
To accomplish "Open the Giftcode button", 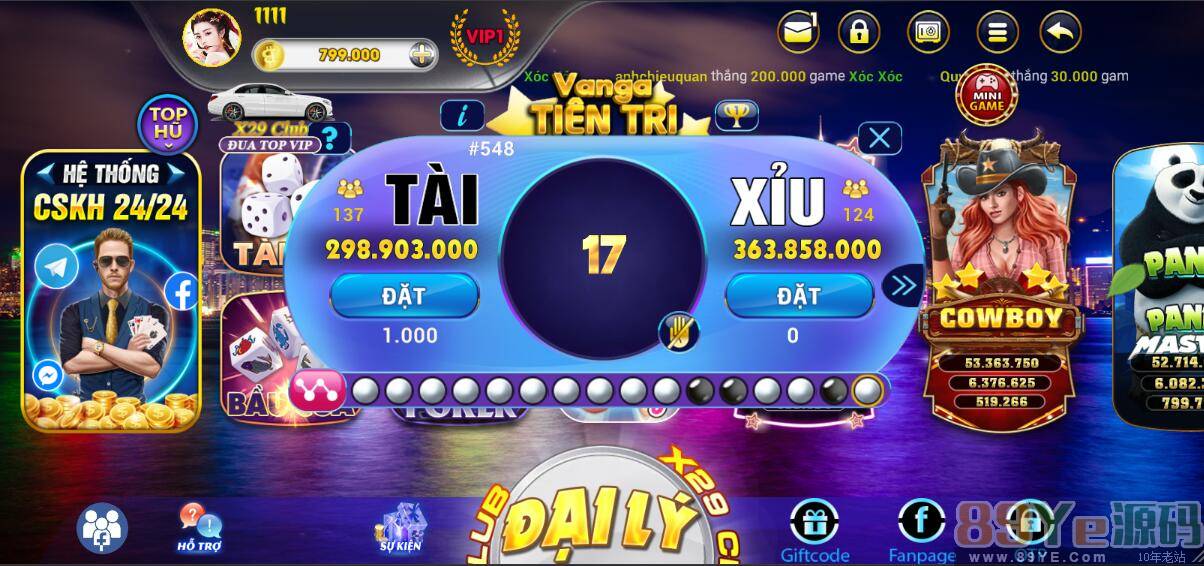I will tap(814, 530).
